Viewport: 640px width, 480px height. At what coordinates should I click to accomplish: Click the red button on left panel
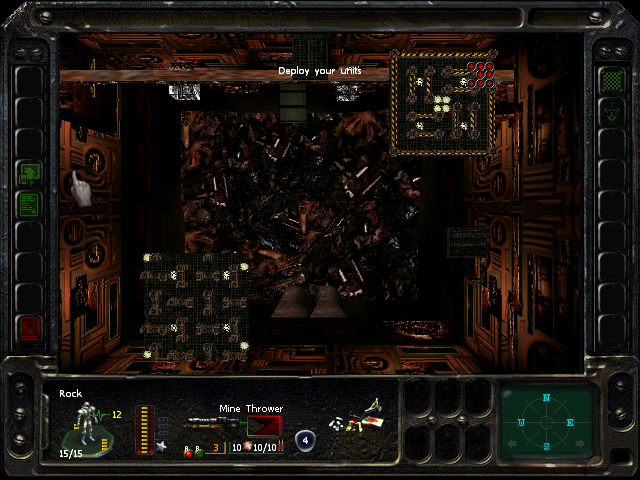tap(30, 327)
